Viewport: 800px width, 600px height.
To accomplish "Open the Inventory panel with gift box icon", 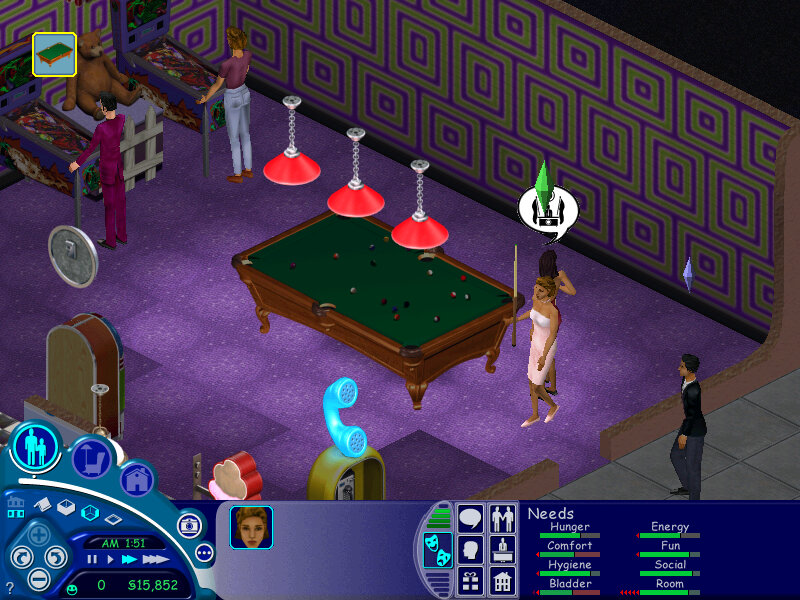I will click(x=470, y=579).
